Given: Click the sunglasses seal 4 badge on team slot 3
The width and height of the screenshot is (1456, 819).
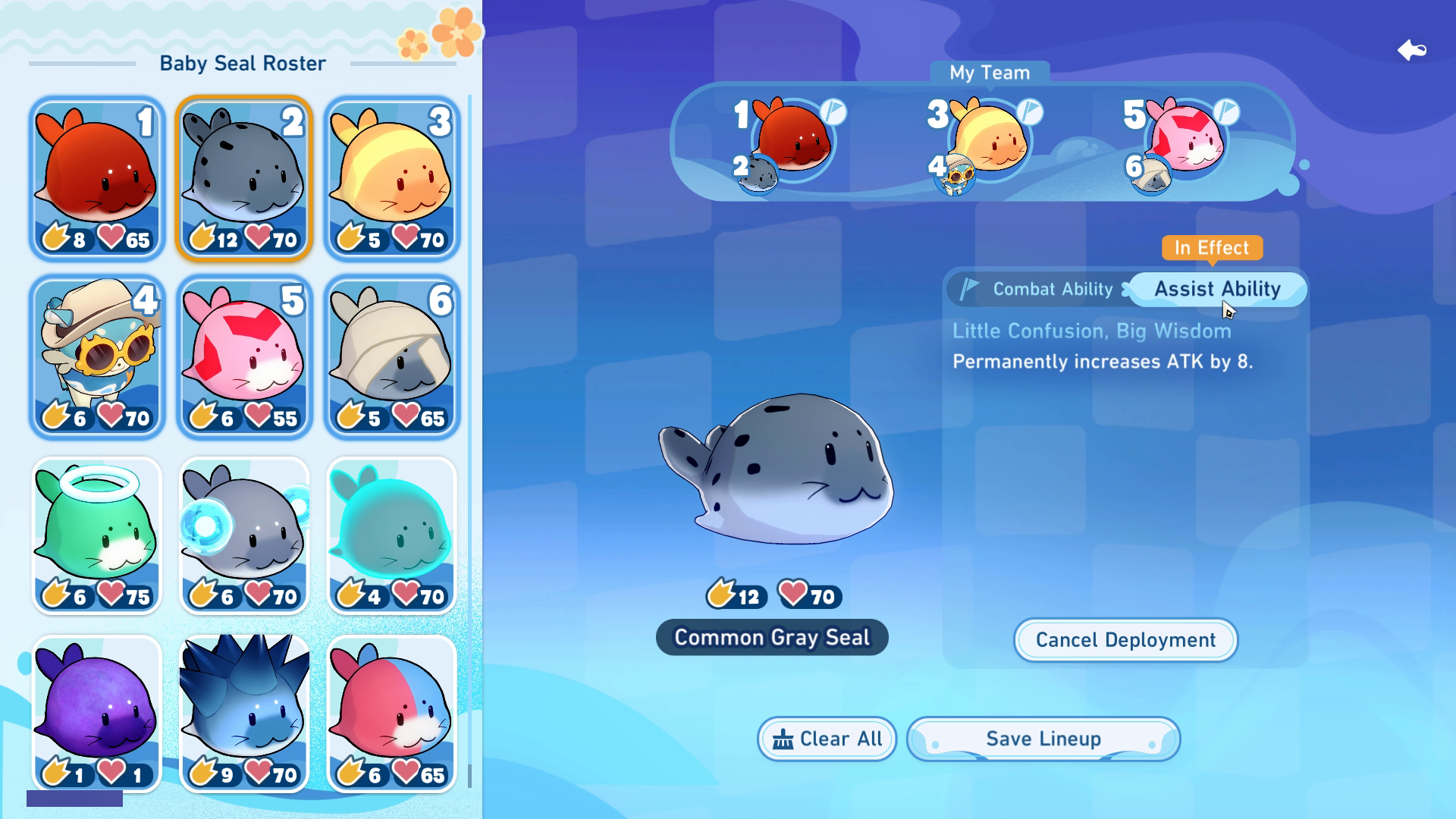Looking at the screenshot, I should 953,177.
